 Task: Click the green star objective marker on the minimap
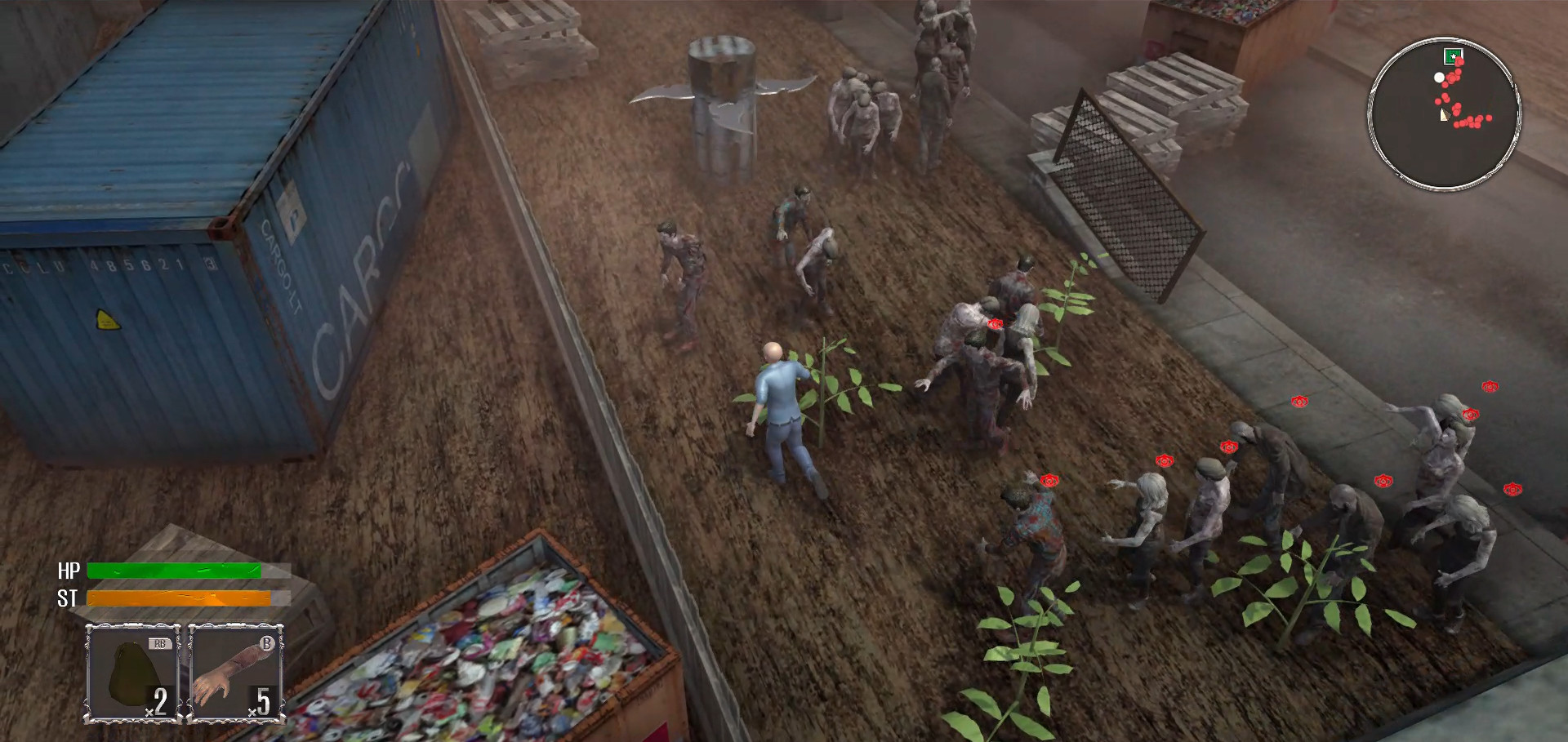1452,56
